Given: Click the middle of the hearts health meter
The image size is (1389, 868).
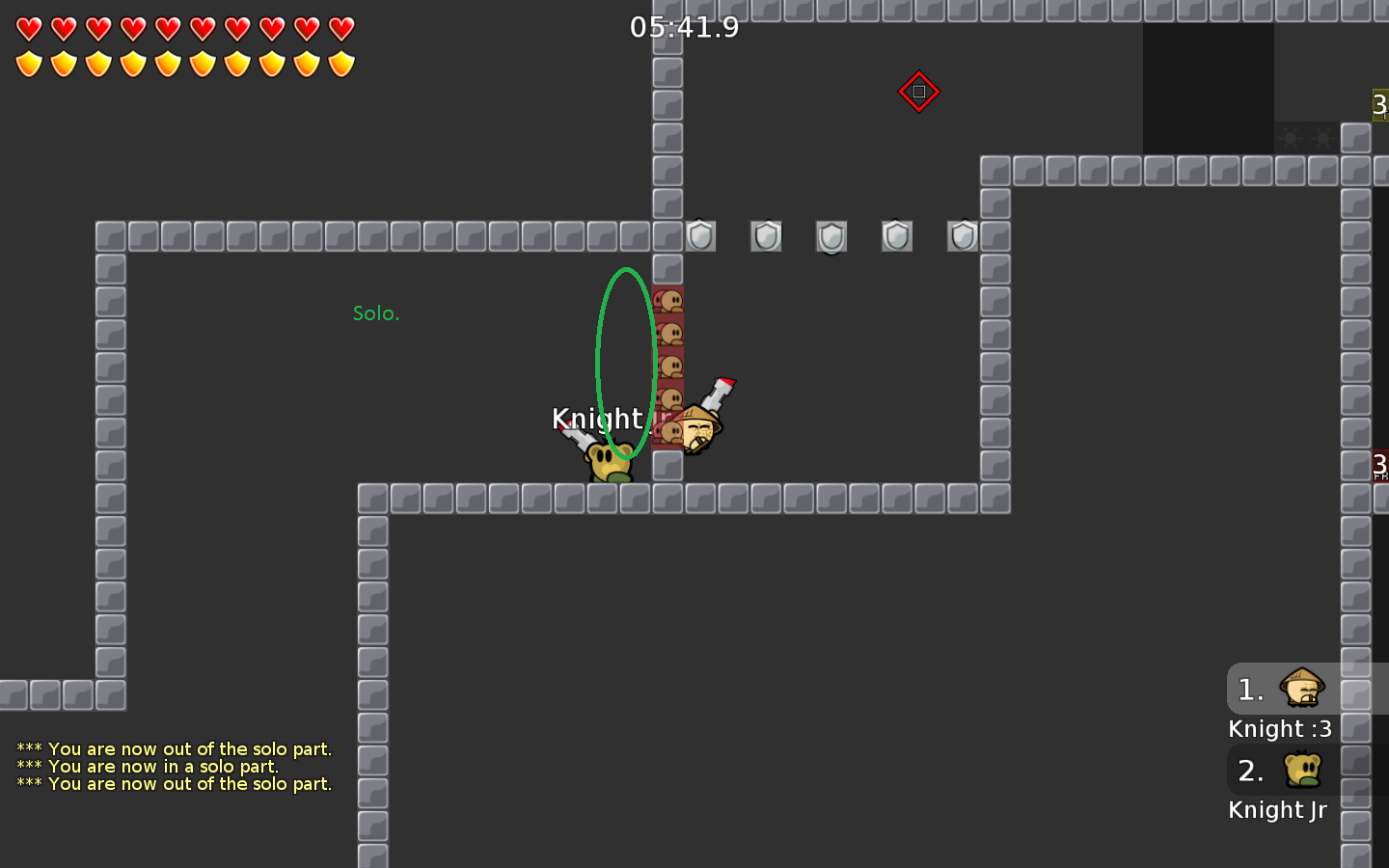Looking at the screenshot, I should (185, 29).
